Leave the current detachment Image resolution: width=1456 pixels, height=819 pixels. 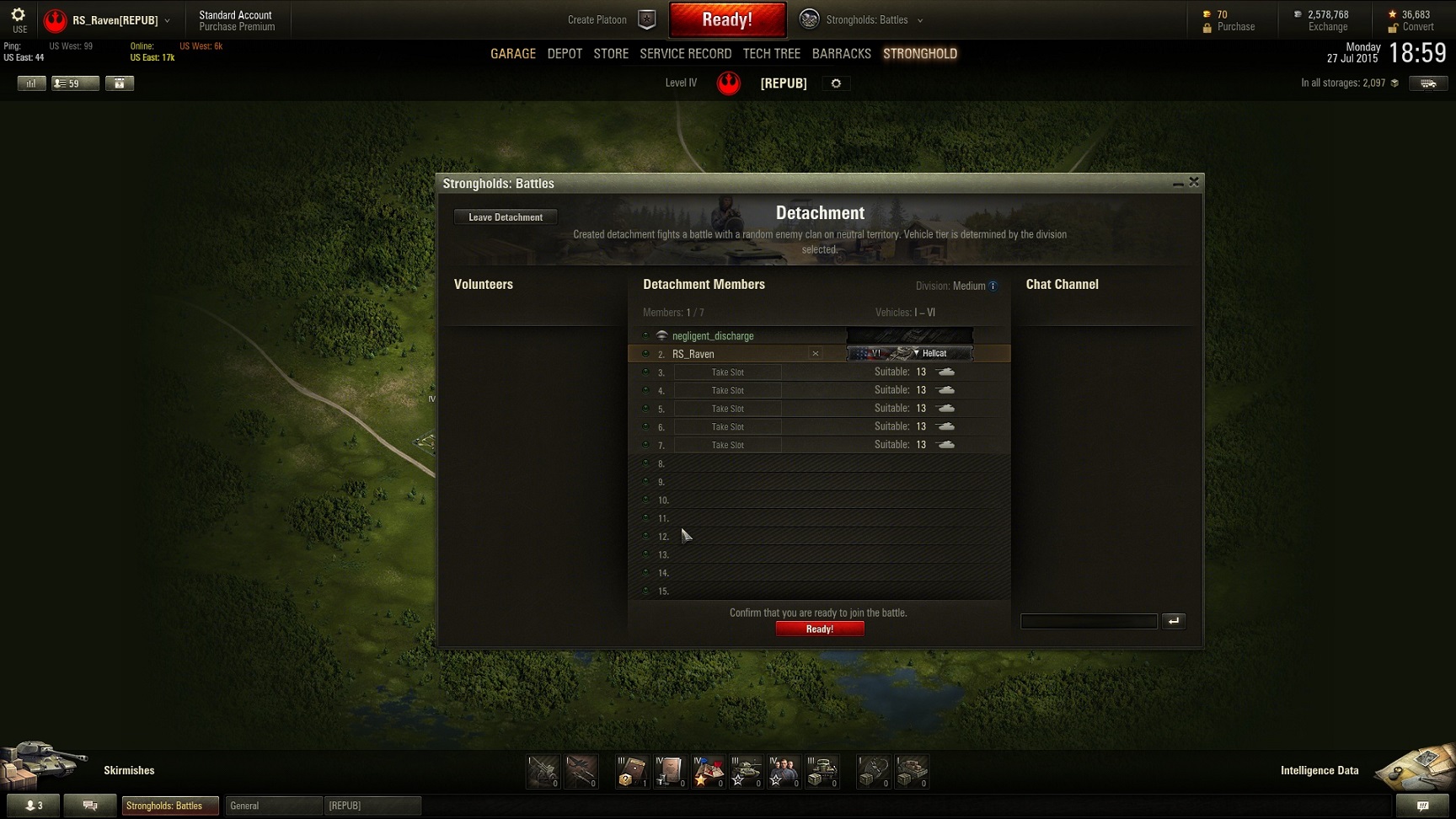(x=506, y=217)
